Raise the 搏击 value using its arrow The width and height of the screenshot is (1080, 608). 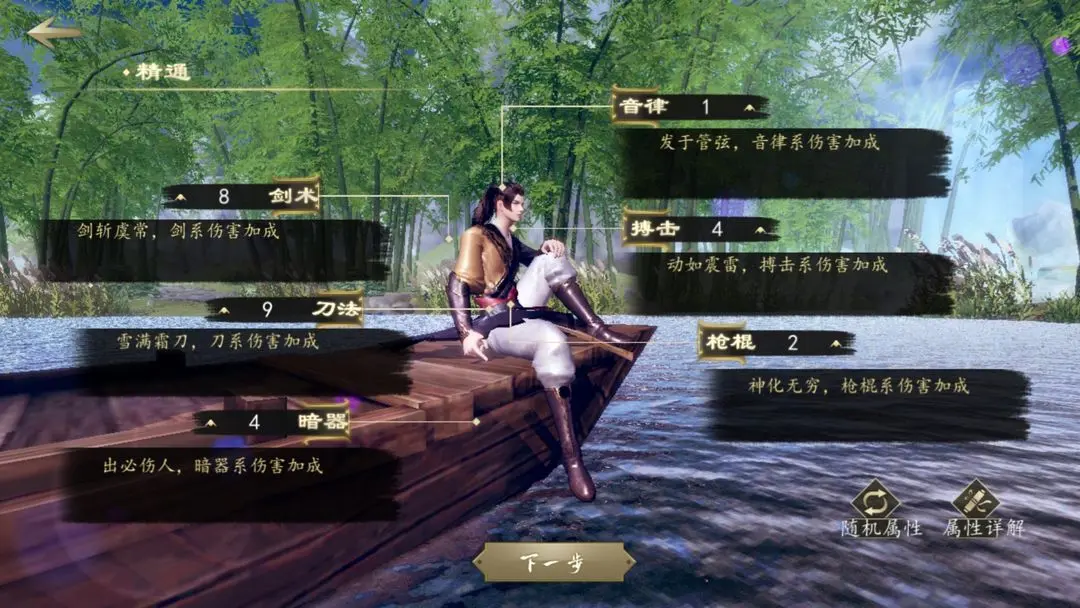tap(760, 229)
